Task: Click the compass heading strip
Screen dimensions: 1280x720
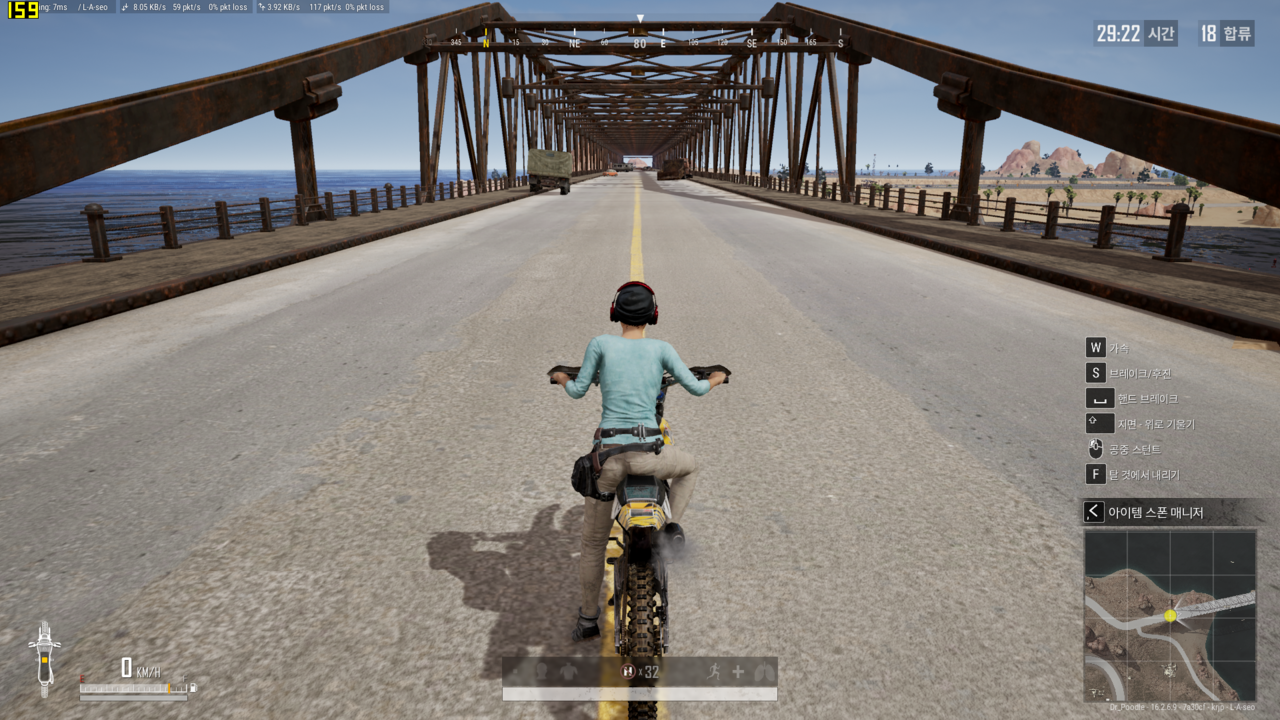Action: 640,43
